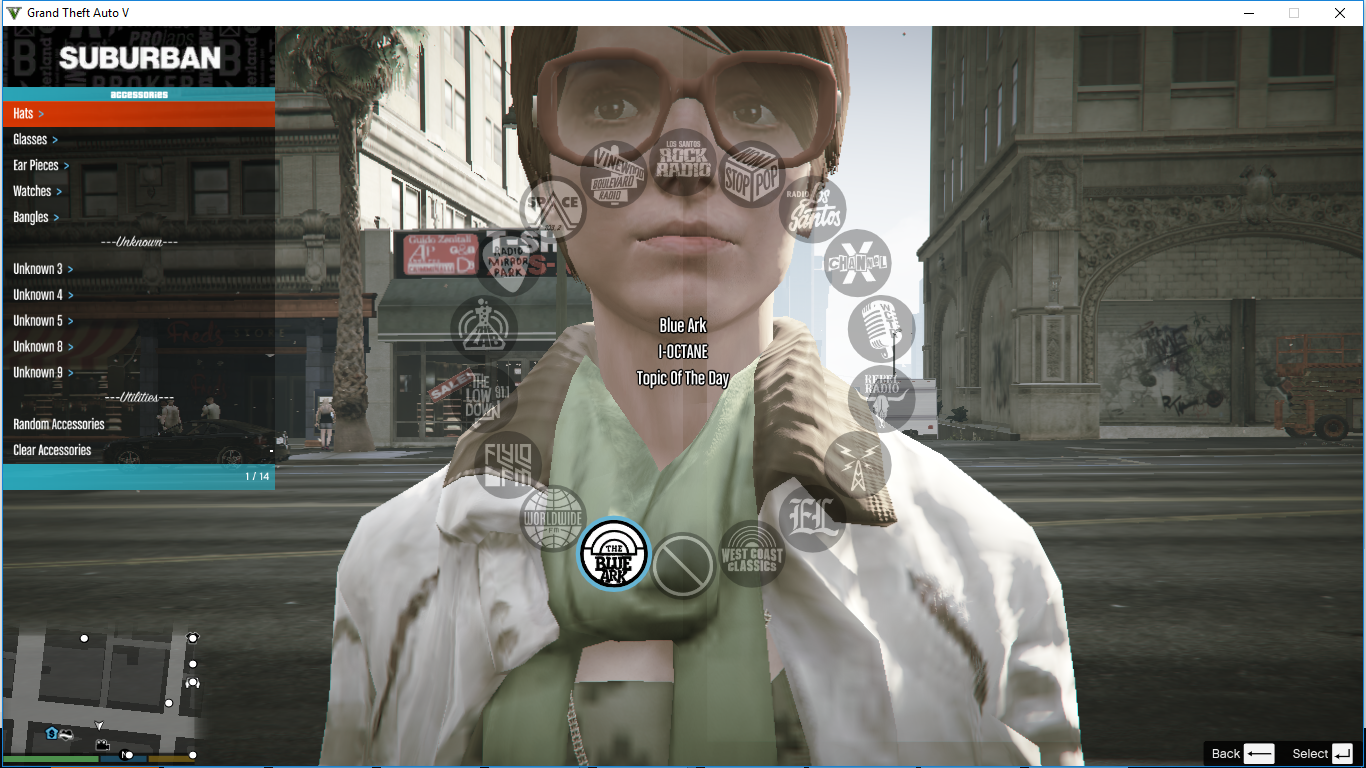Open the Ear Pieces menu entry
Image resolution: width=1366 pixels, height=768 pixels.
40,165
